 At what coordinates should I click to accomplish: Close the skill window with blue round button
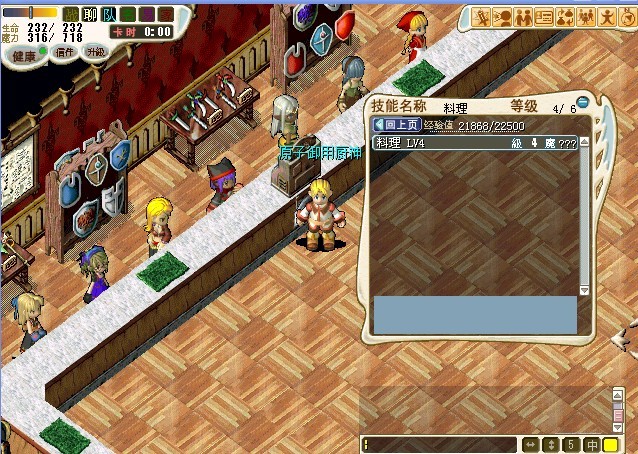(x=582, y=100)
